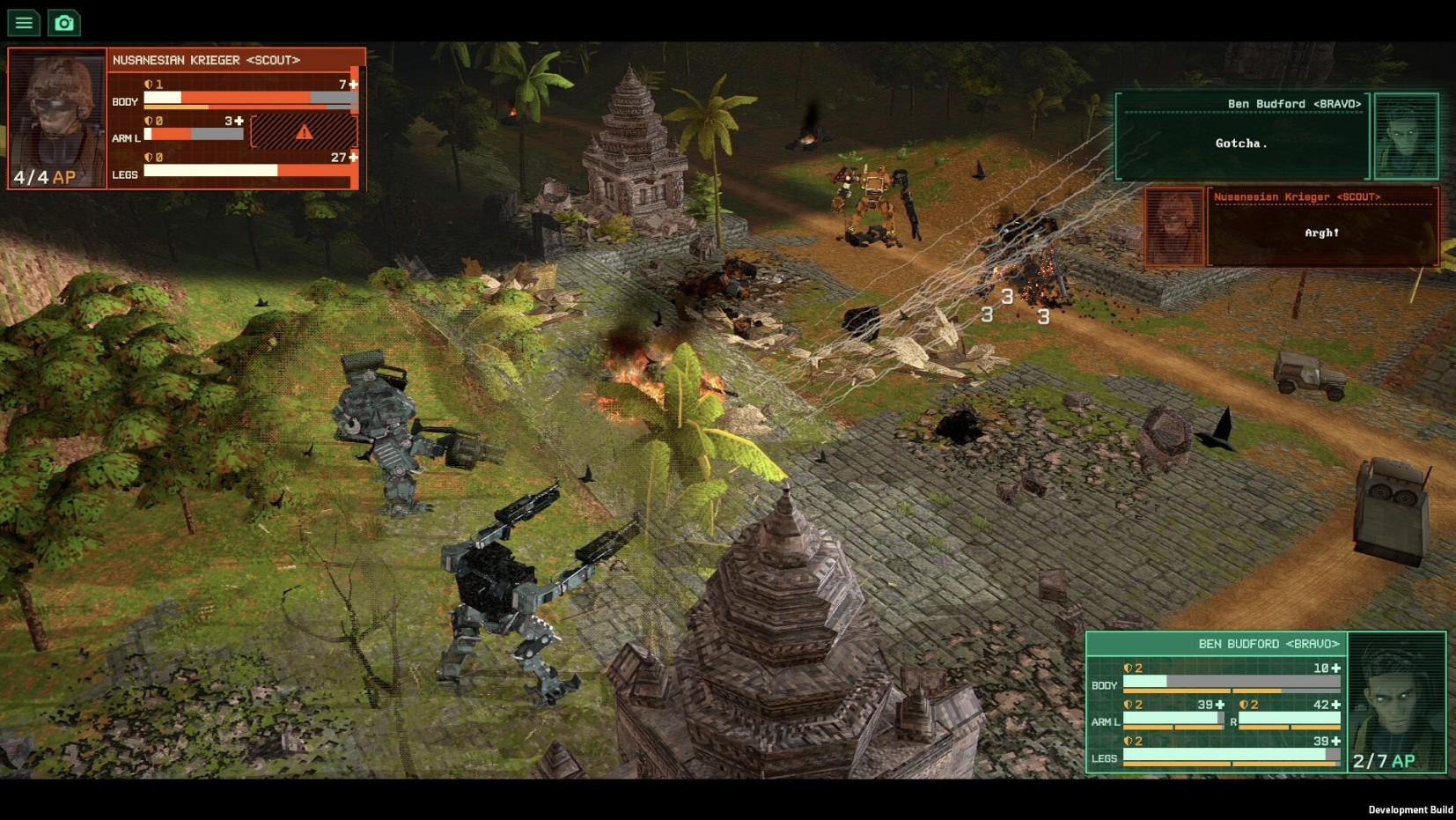Click the heal plus icon showing 27 for LEGS

point(351,157)
